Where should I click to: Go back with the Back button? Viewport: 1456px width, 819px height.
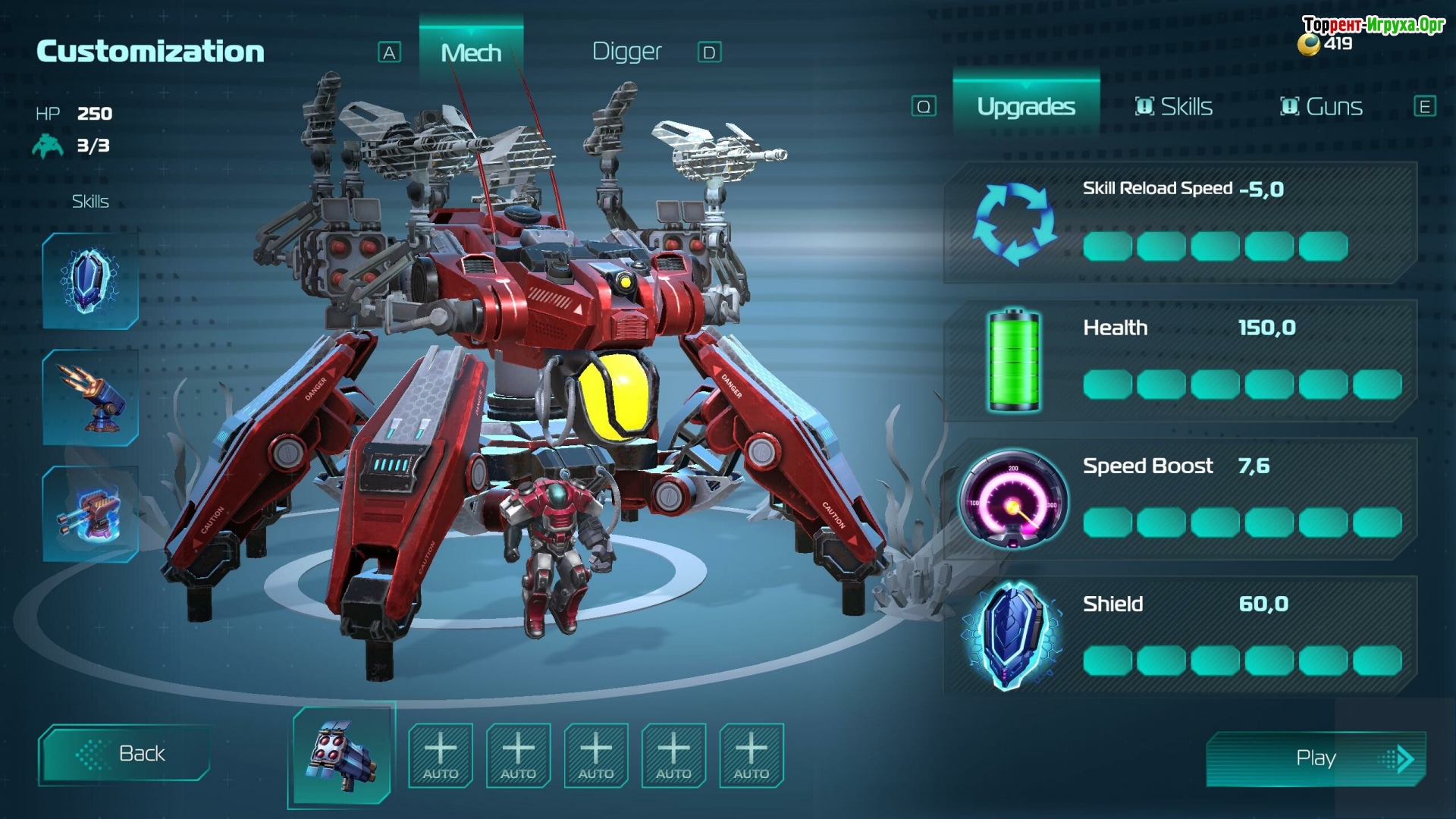click(124, 754)
